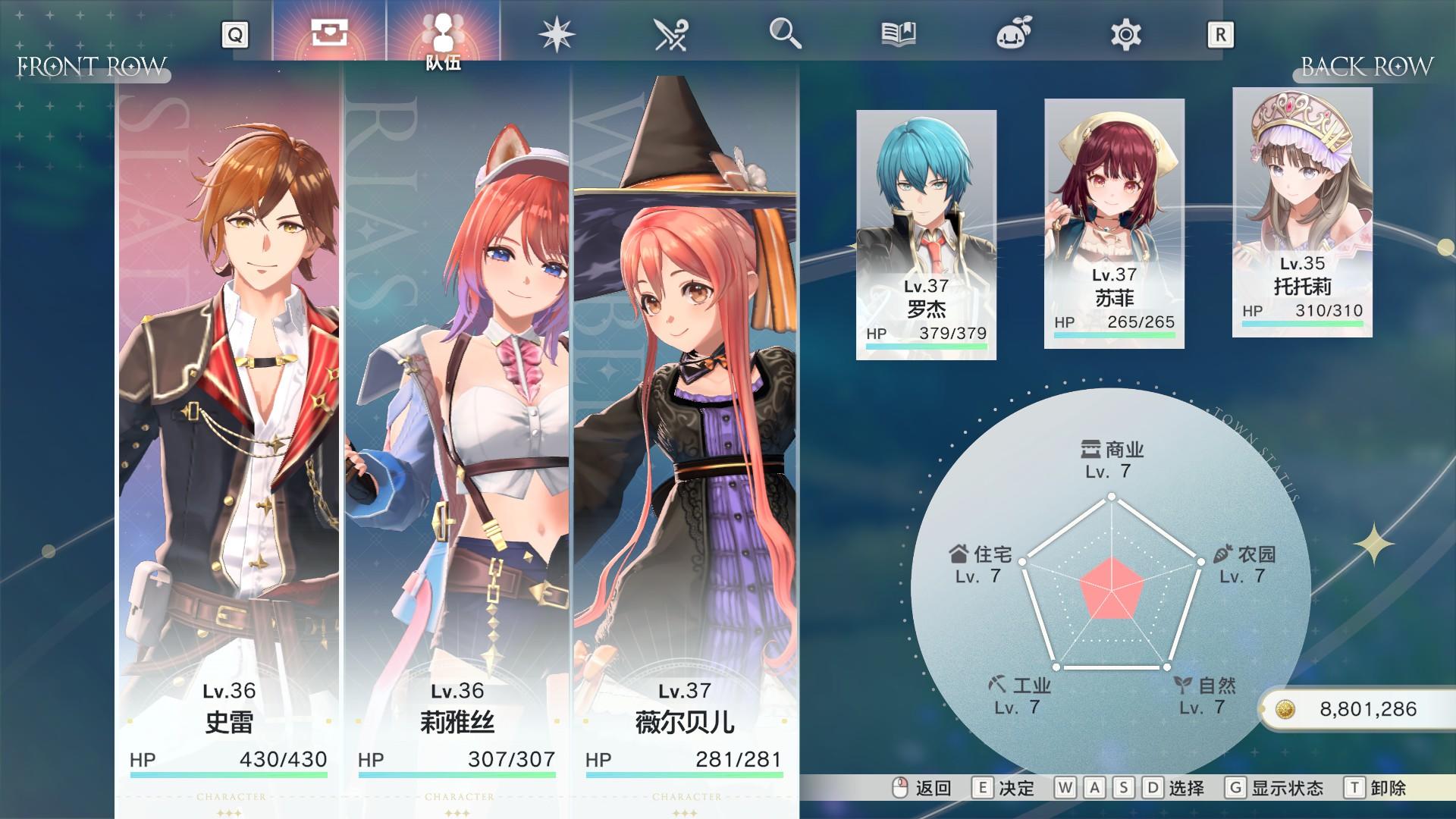
Task: Click the E 决定 confirm prompt
Action: [1003, 788]
